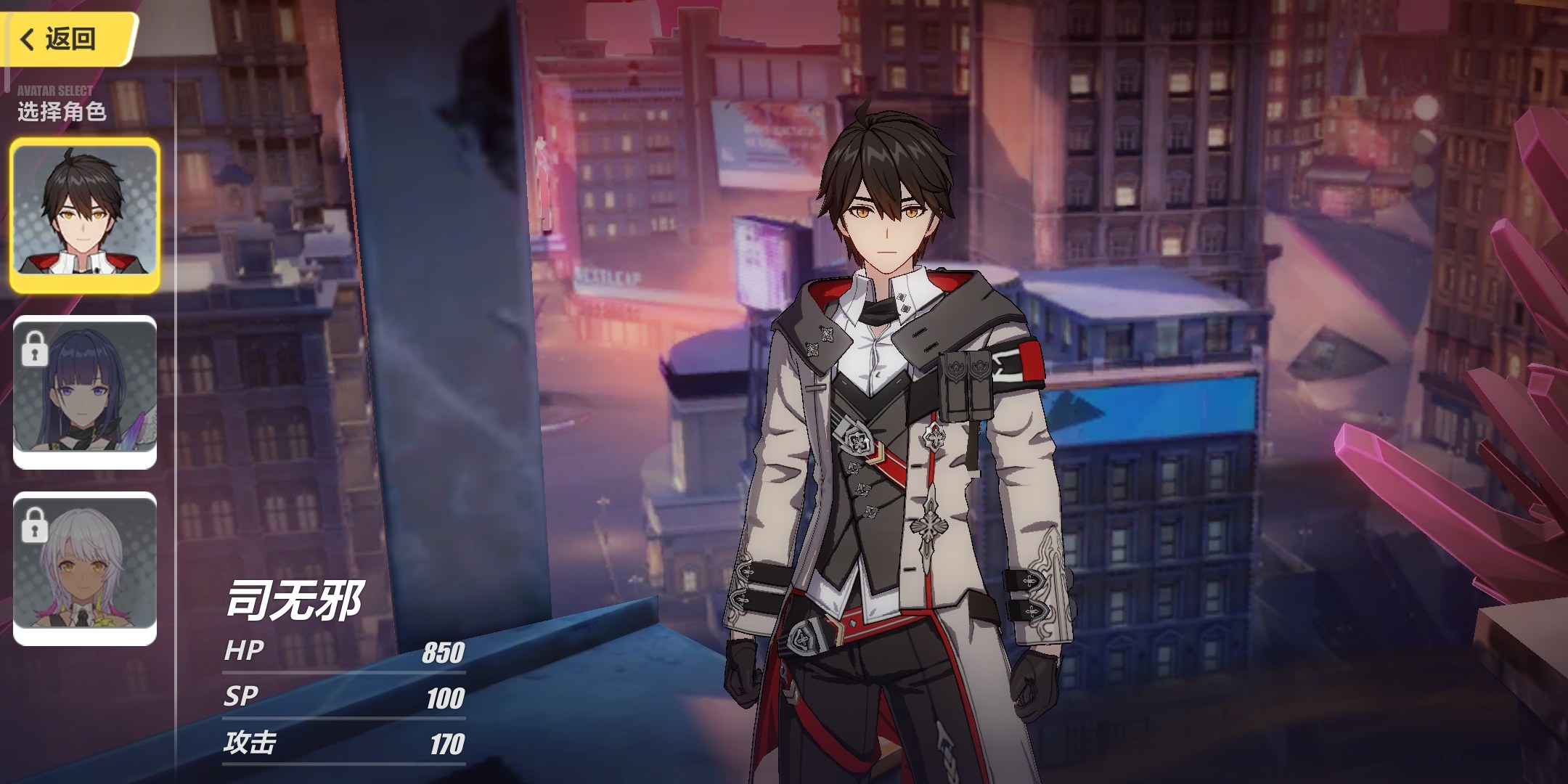This screenshot has width=1568, height=784.
Task: Pick the locked white-haired character portrait
Action: tap(85, 568)
